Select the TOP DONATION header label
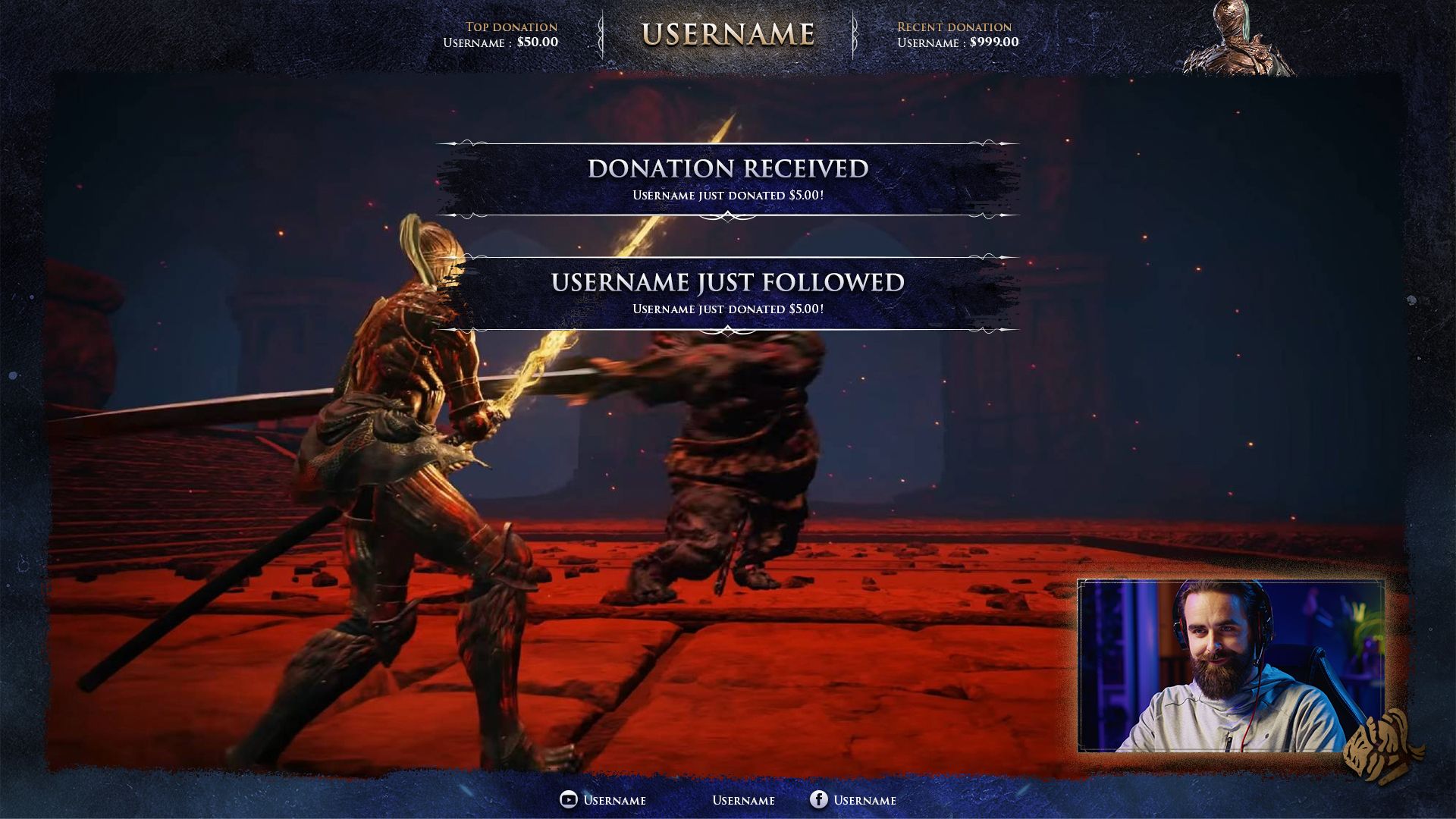This screenshot has width=1456, height=819. [x=511, y=27]
